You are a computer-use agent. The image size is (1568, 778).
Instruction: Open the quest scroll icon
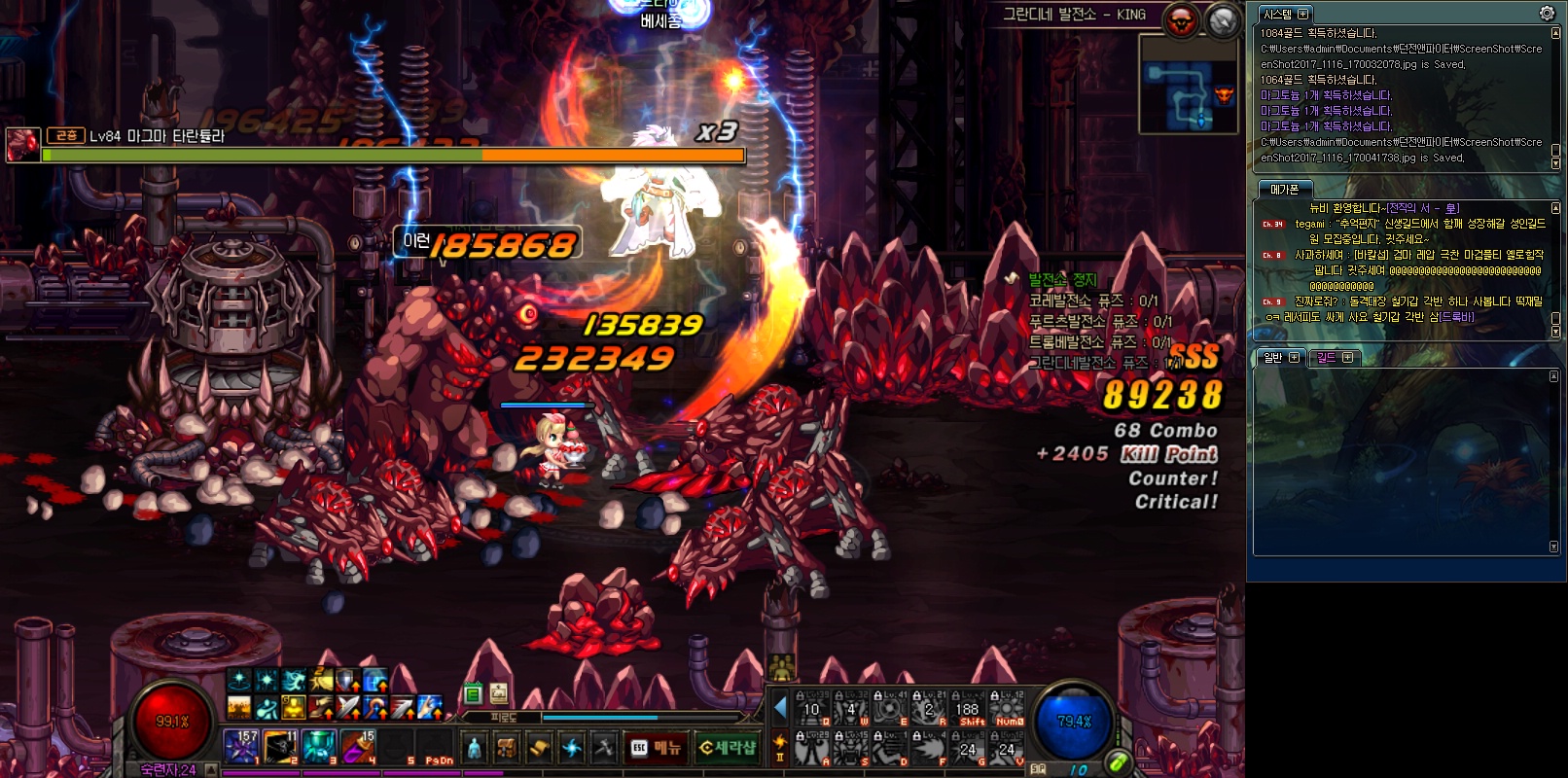click(539, 747)
